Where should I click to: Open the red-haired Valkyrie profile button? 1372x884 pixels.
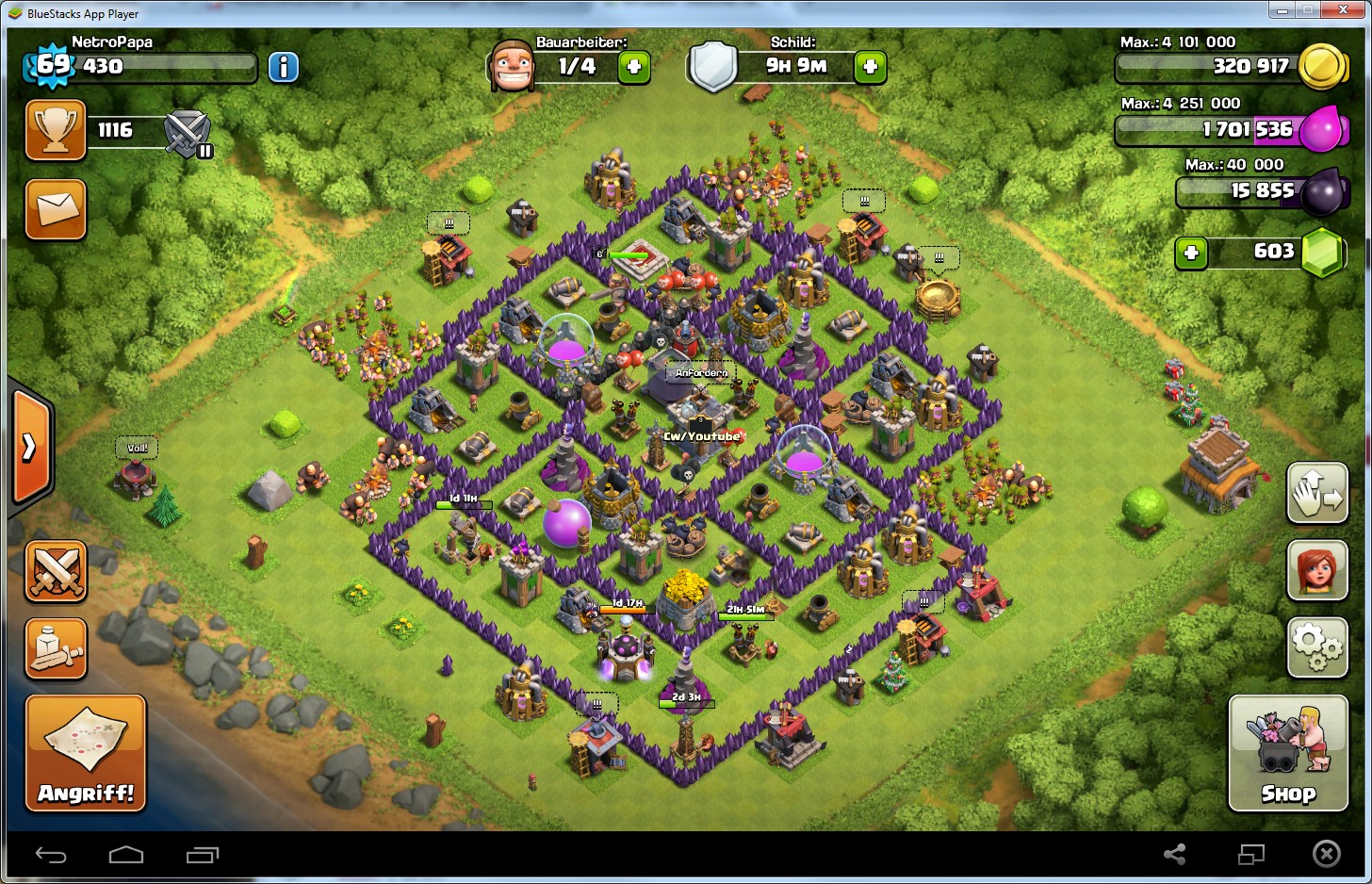pyautogui.click(x=1317, y=570)
